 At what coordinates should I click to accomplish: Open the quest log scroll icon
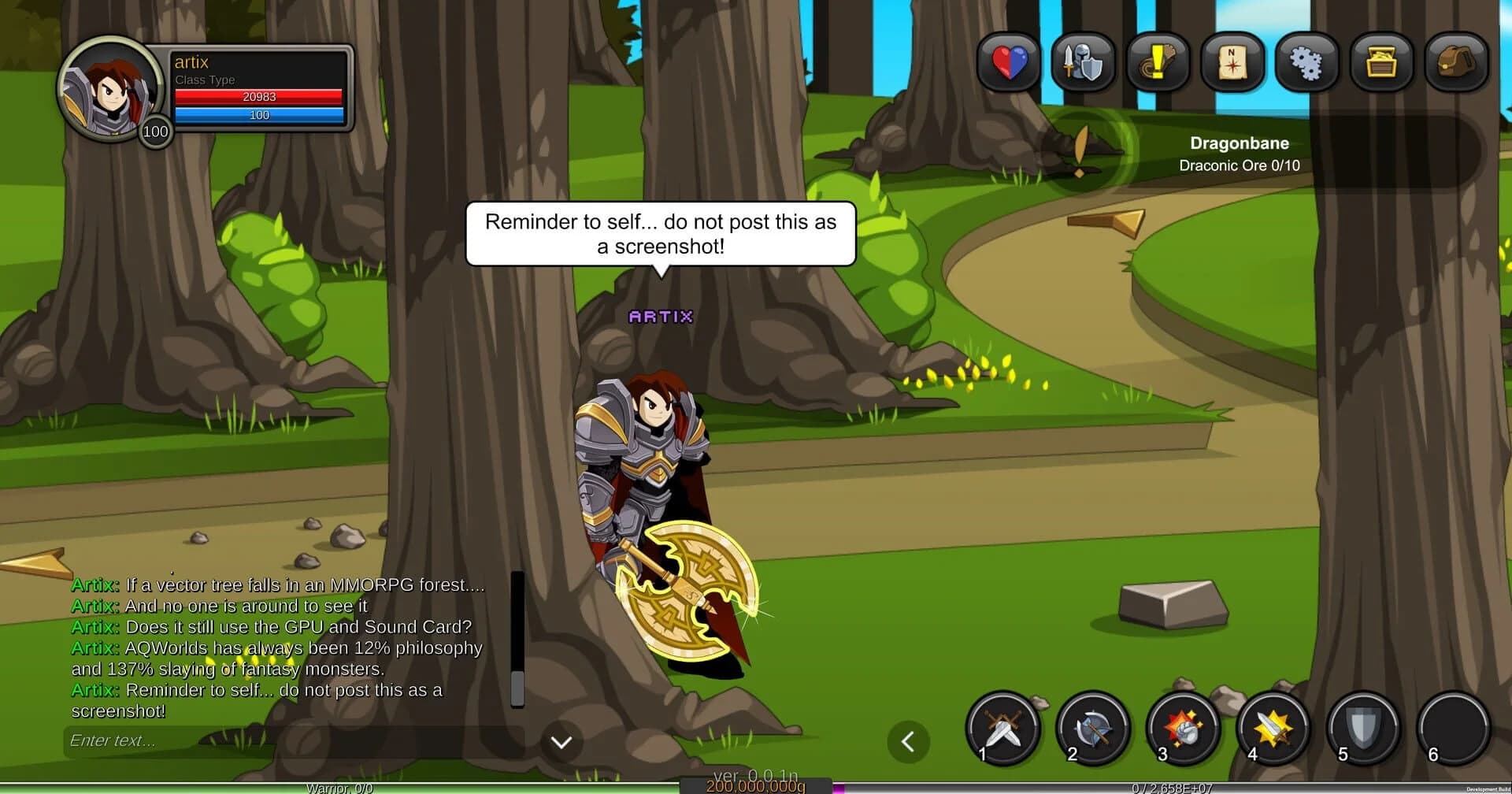point(1157,63)
